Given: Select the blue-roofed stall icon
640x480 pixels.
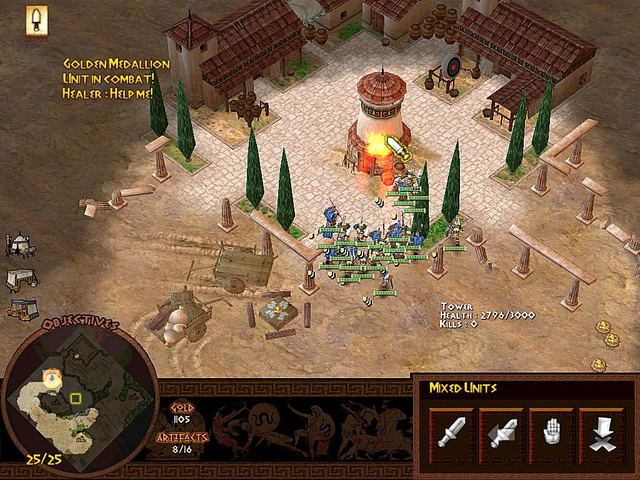Looking at the screenshot, I should click(x=21, y=309).
